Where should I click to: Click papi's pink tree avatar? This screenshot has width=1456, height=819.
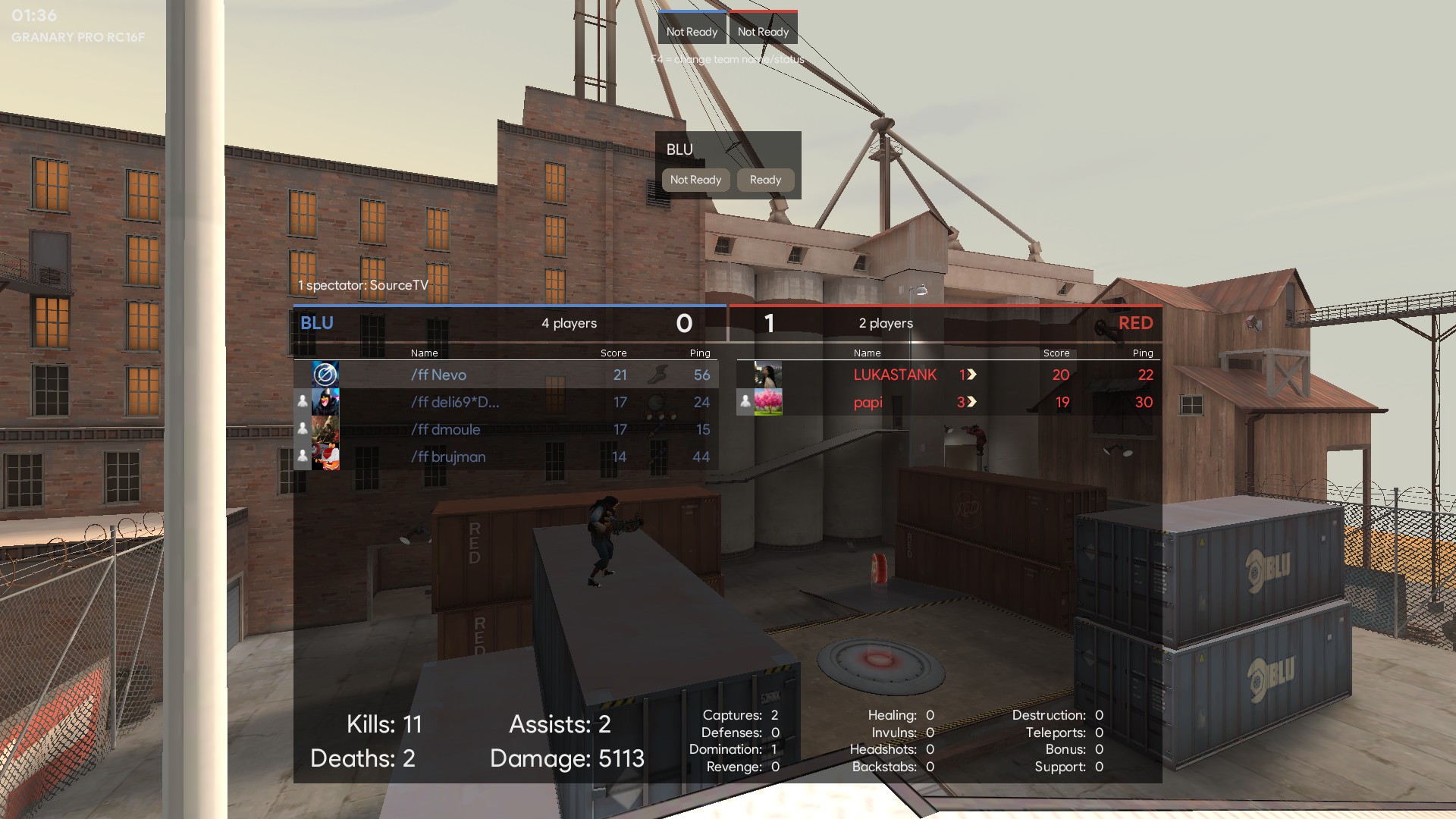pos(768,402)
